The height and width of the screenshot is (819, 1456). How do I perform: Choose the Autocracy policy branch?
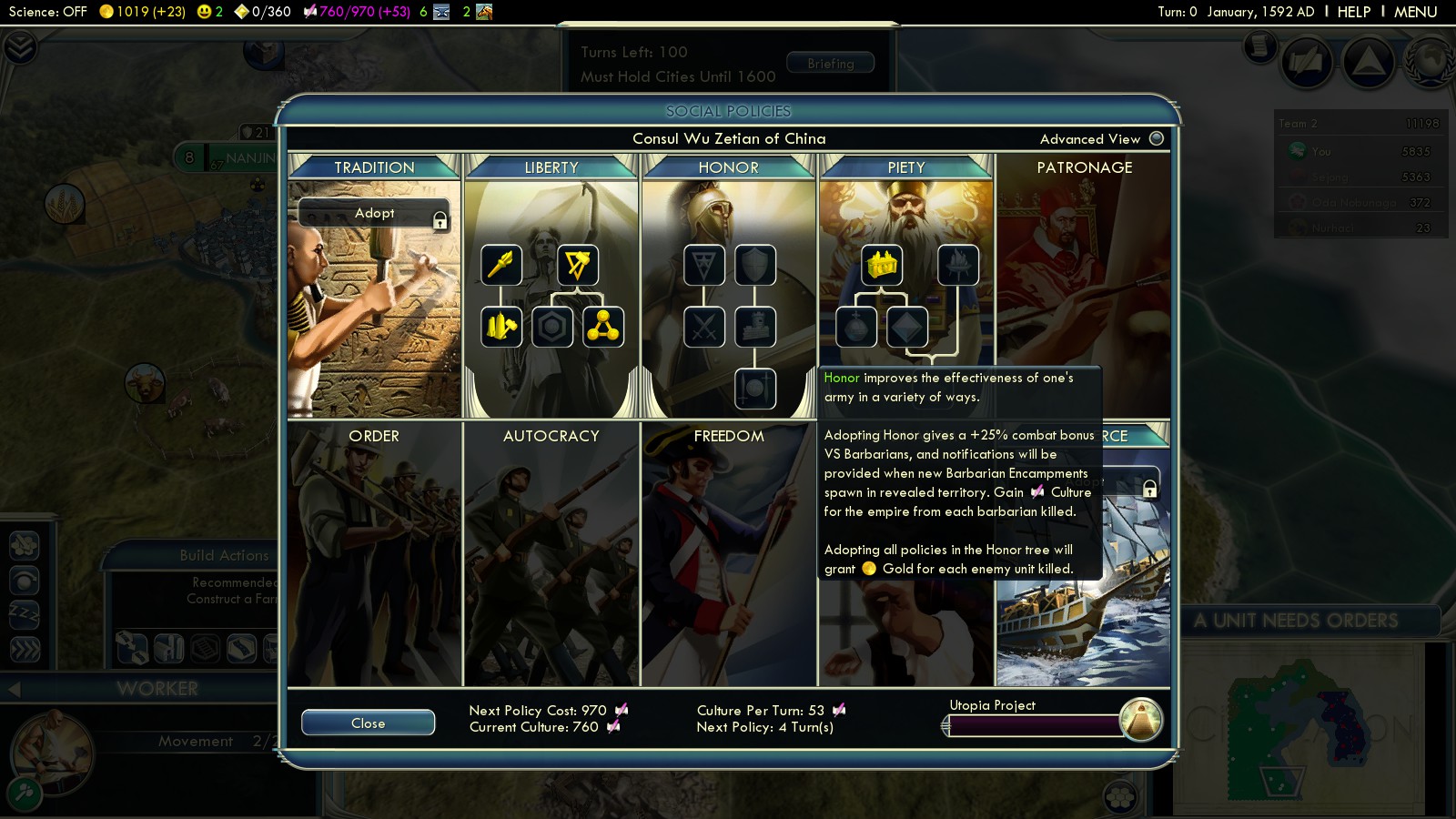[x=551, y=436]
